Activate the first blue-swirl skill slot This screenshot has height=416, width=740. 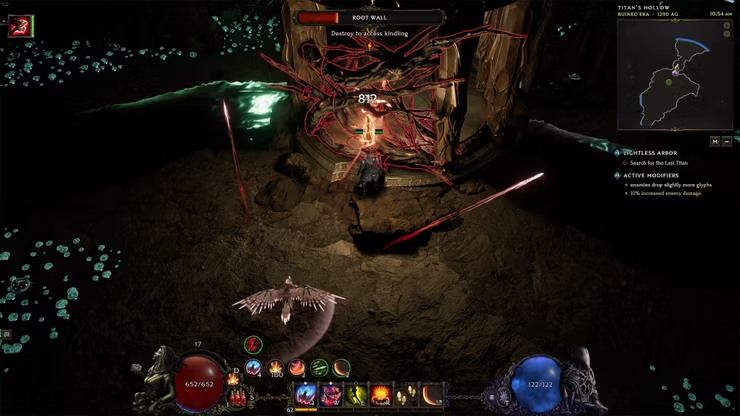tap(306, 394)
